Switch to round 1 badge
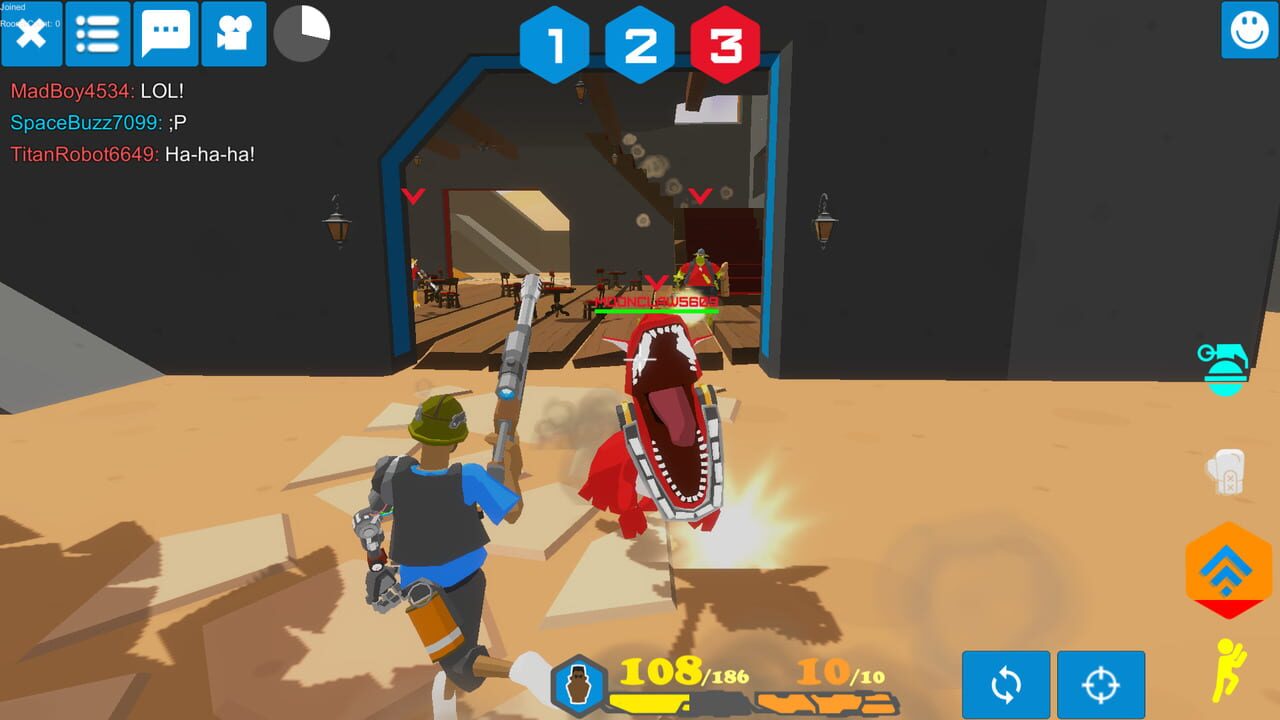 point(557,44)
